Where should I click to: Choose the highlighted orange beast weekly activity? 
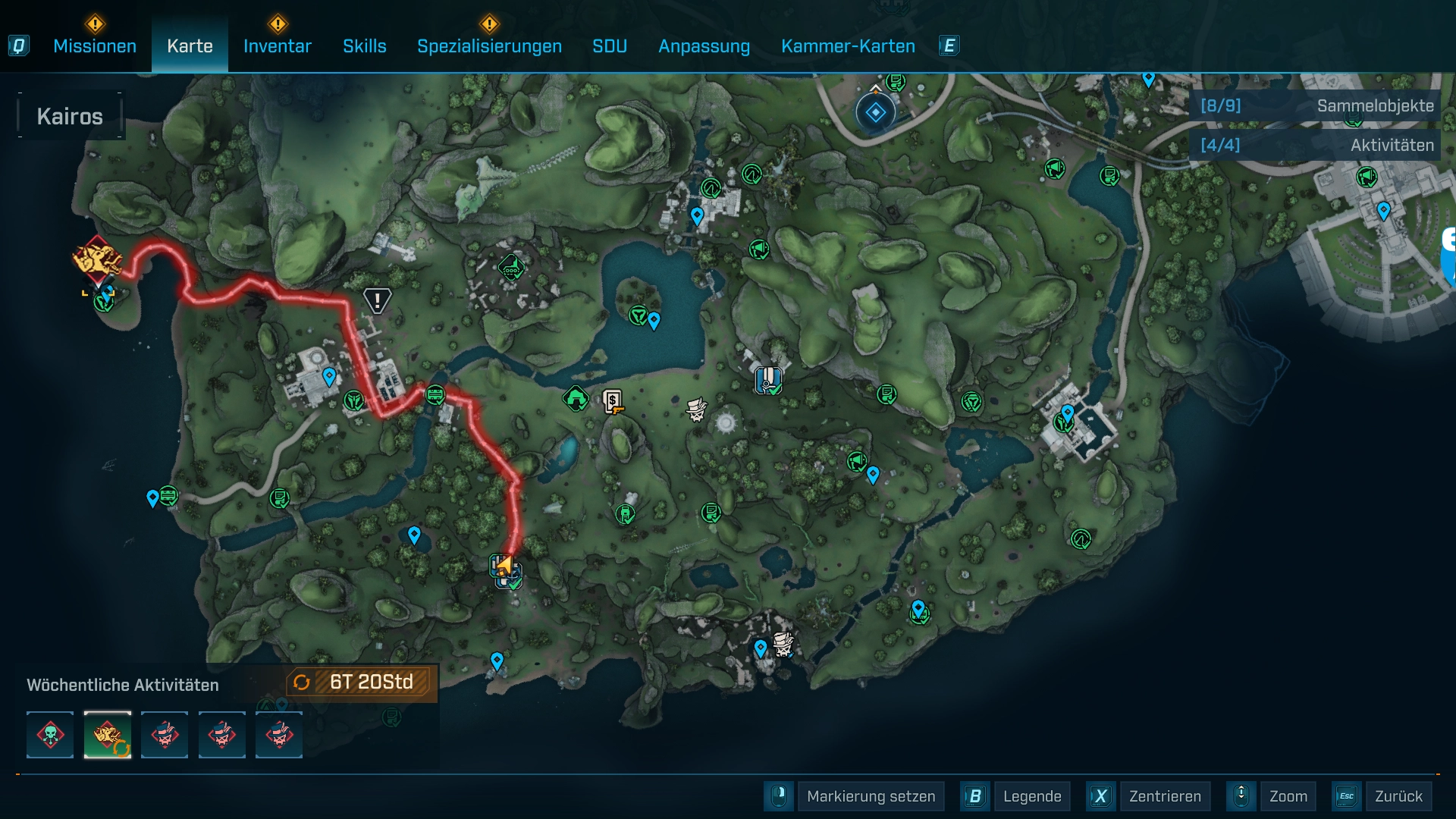[107, 735]
